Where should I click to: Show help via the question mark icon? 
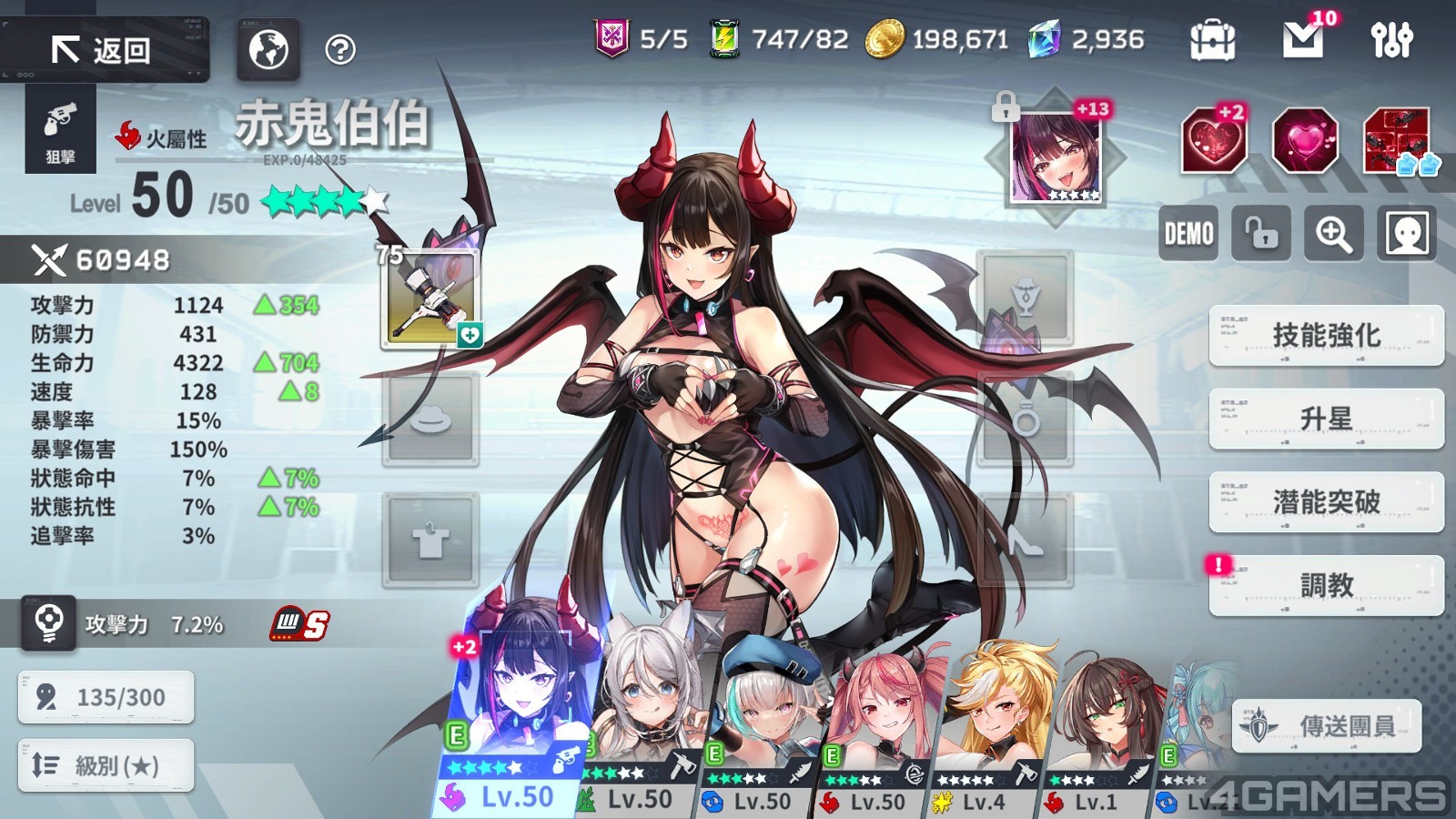(x=340, y=50)
